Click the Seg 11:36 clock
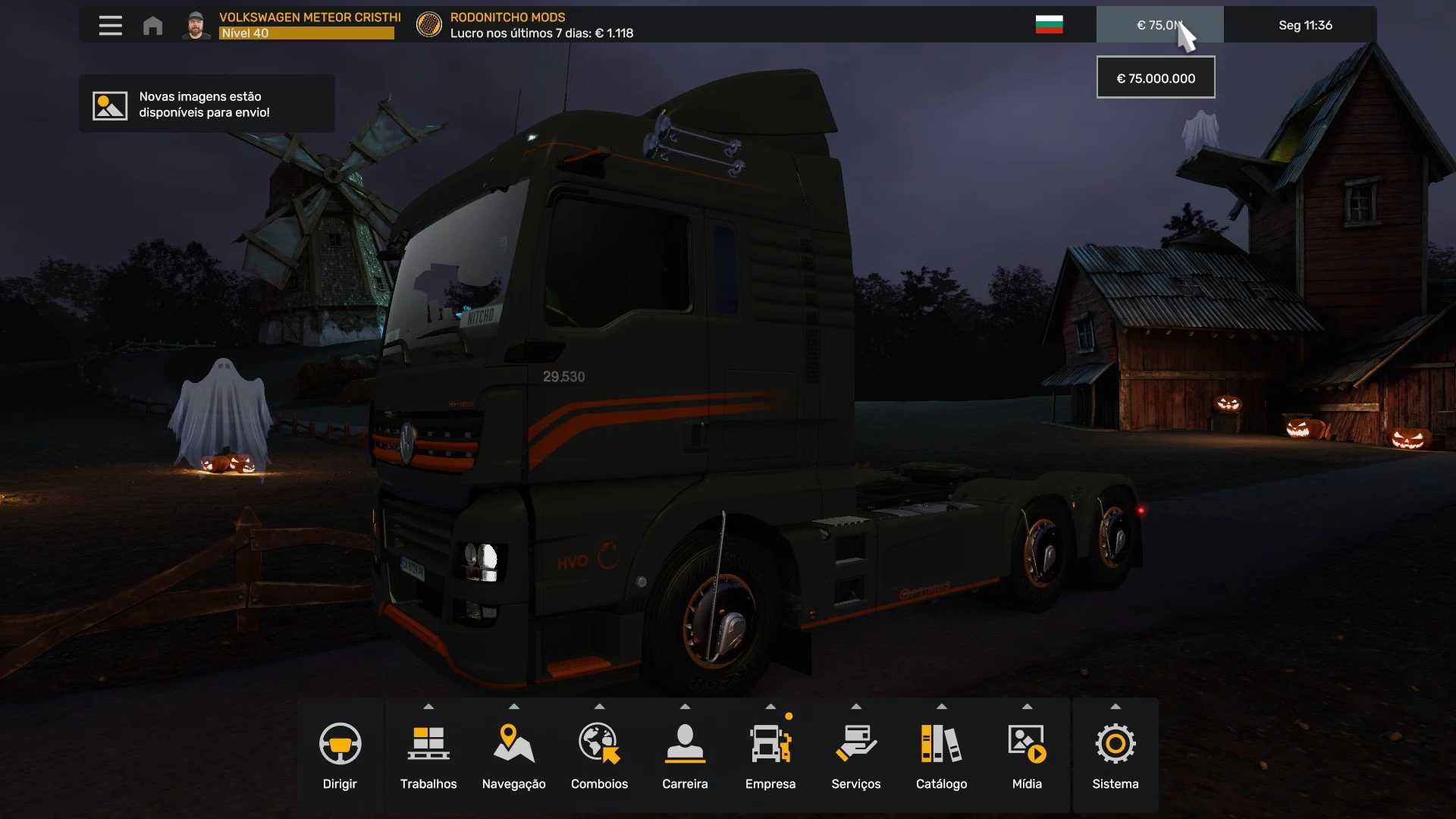 coord(1304,25)
